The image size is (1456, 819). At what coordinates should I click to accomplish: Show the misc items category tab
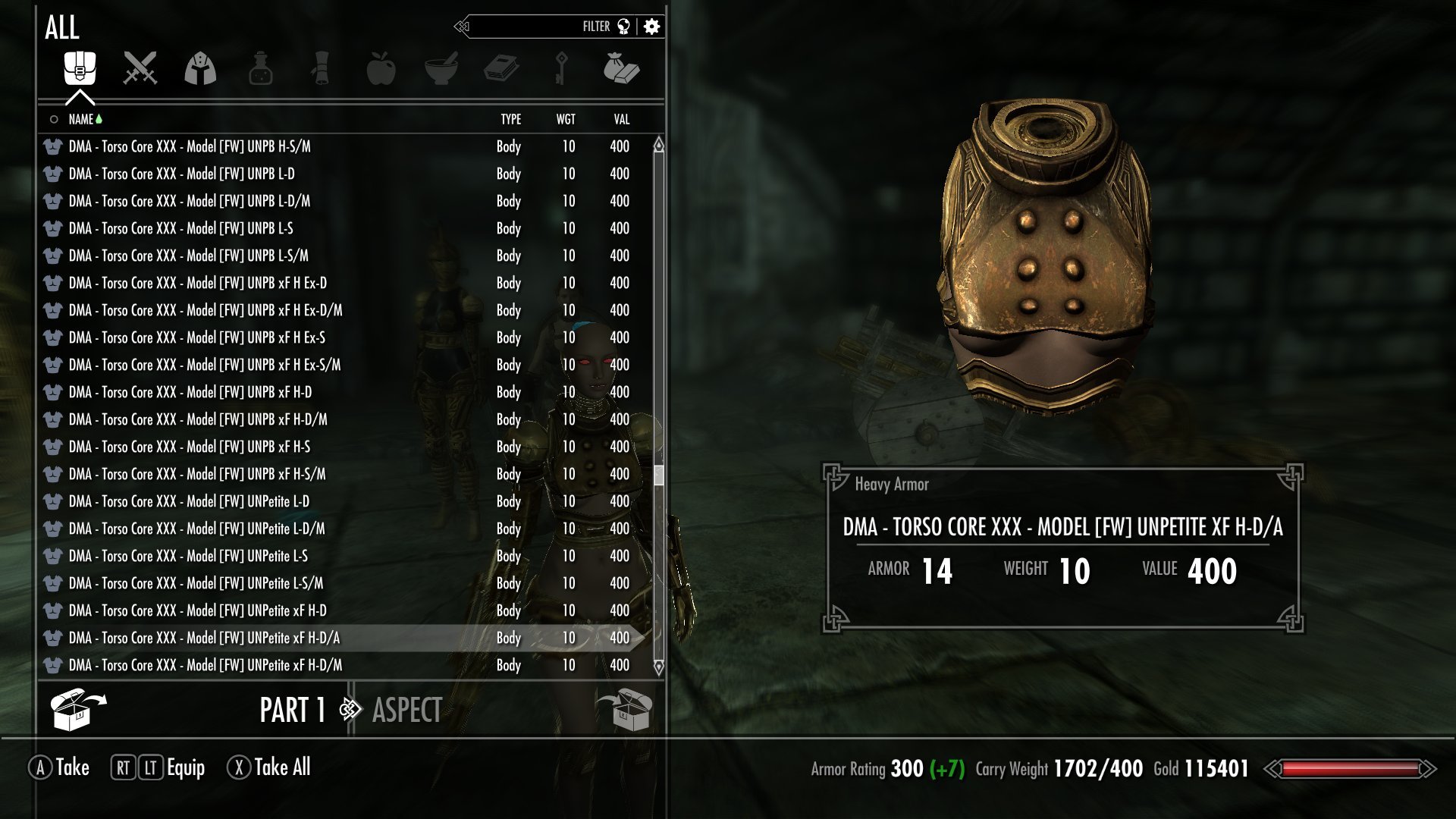point(621,69)
